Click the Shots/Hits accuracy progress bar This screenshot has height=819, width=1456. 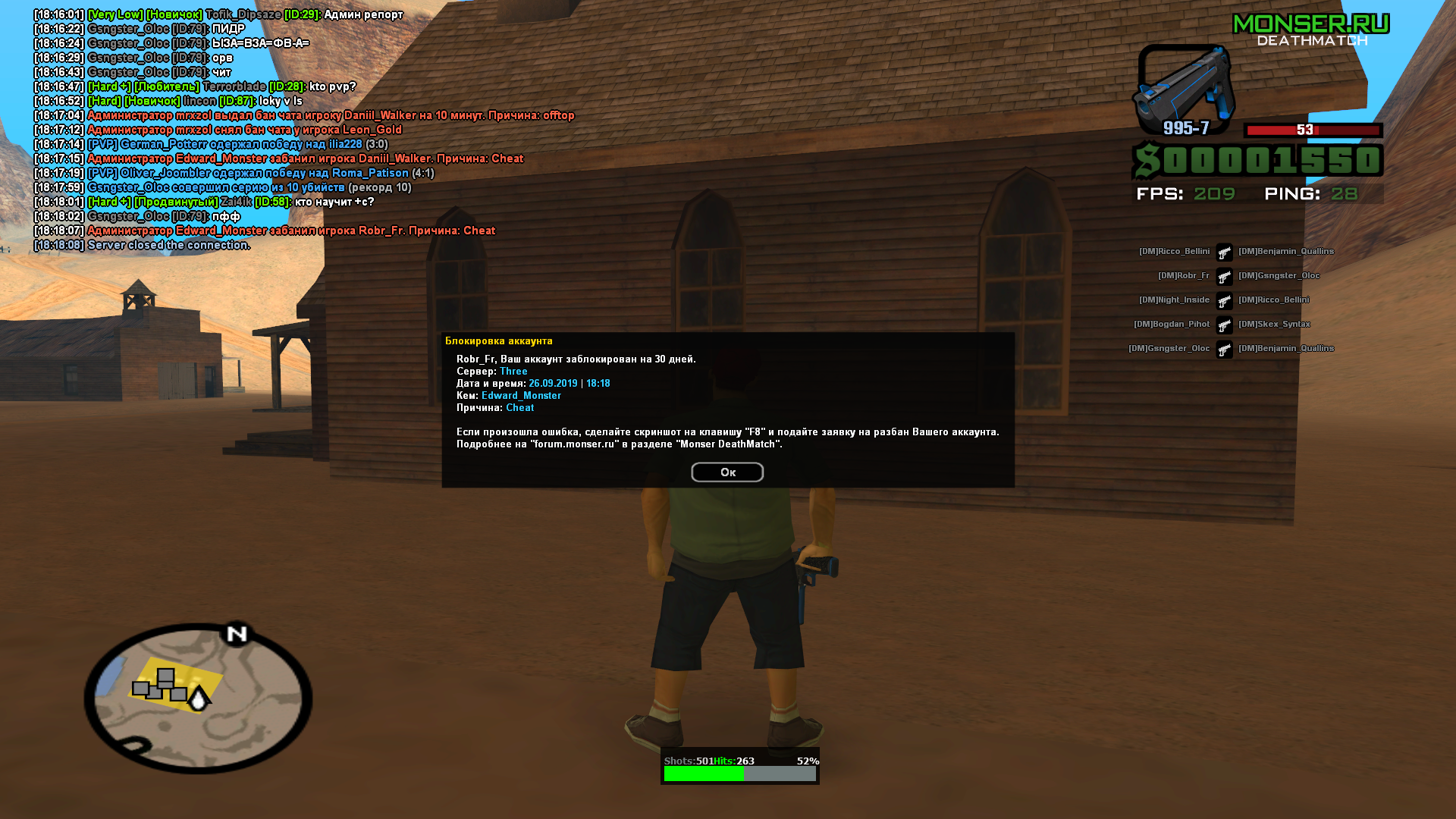tap(739, 773)
